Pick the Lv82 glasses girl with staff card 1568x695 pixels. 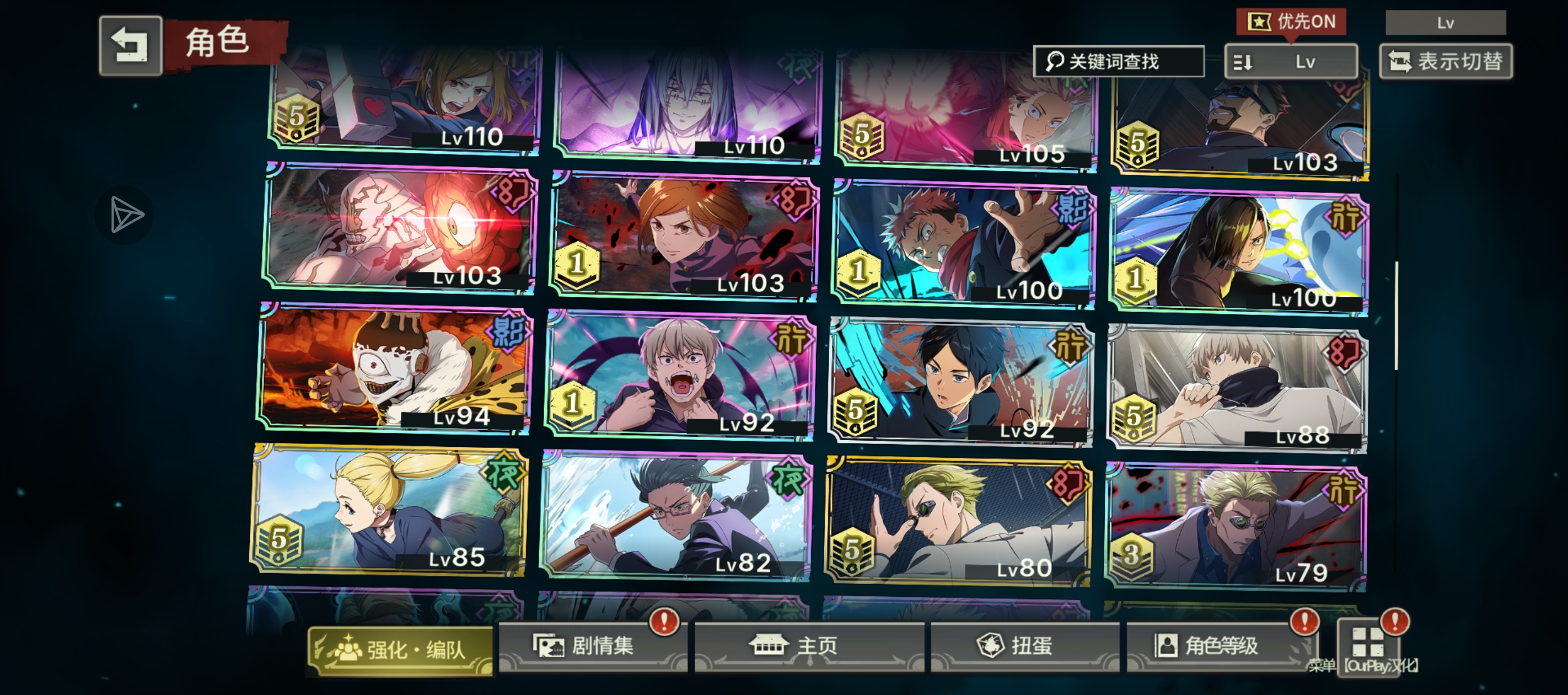[x=675, y=516]
